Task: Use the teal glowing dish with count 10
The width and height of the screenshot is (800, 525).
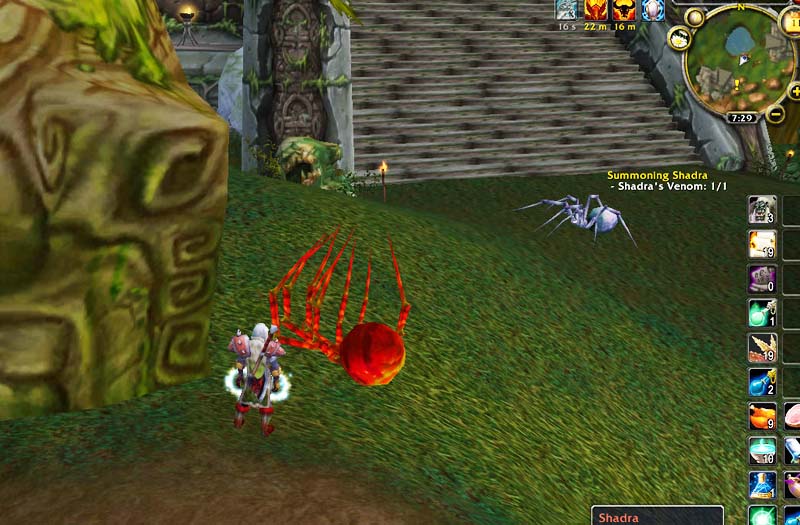Action: pyautogui.click(x=762, y=451)
